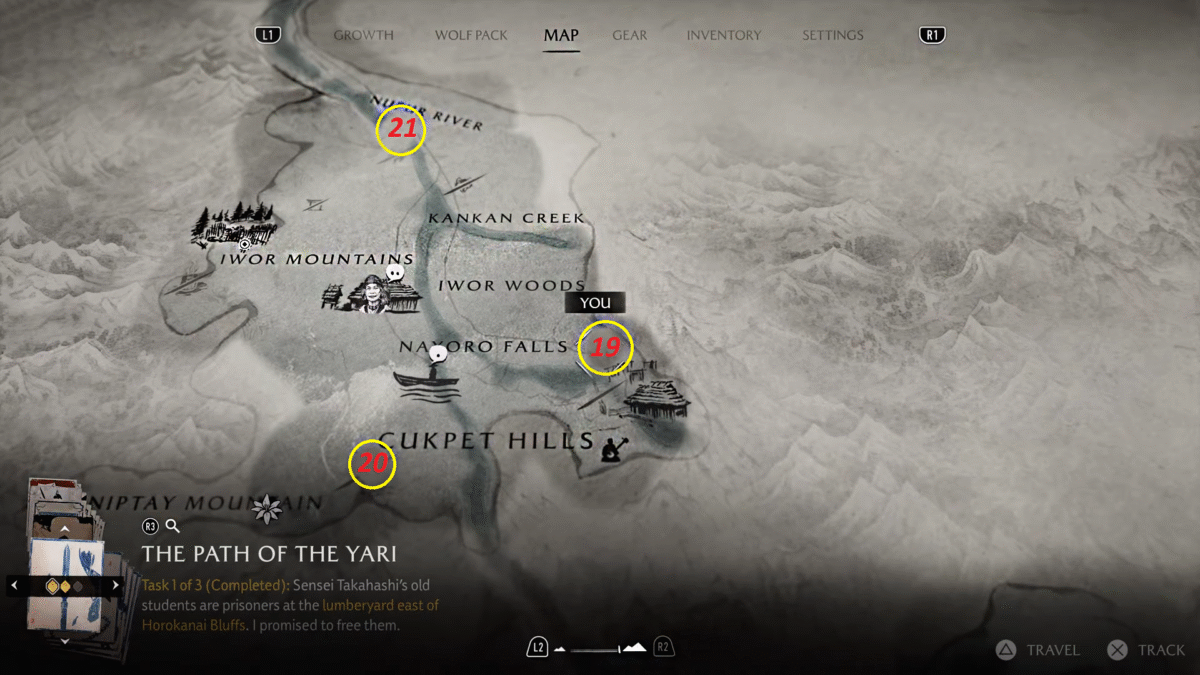The height and width of the screenshot is (675, 1200).
Task: Move up the quest card stack
Action: (65, 527)
